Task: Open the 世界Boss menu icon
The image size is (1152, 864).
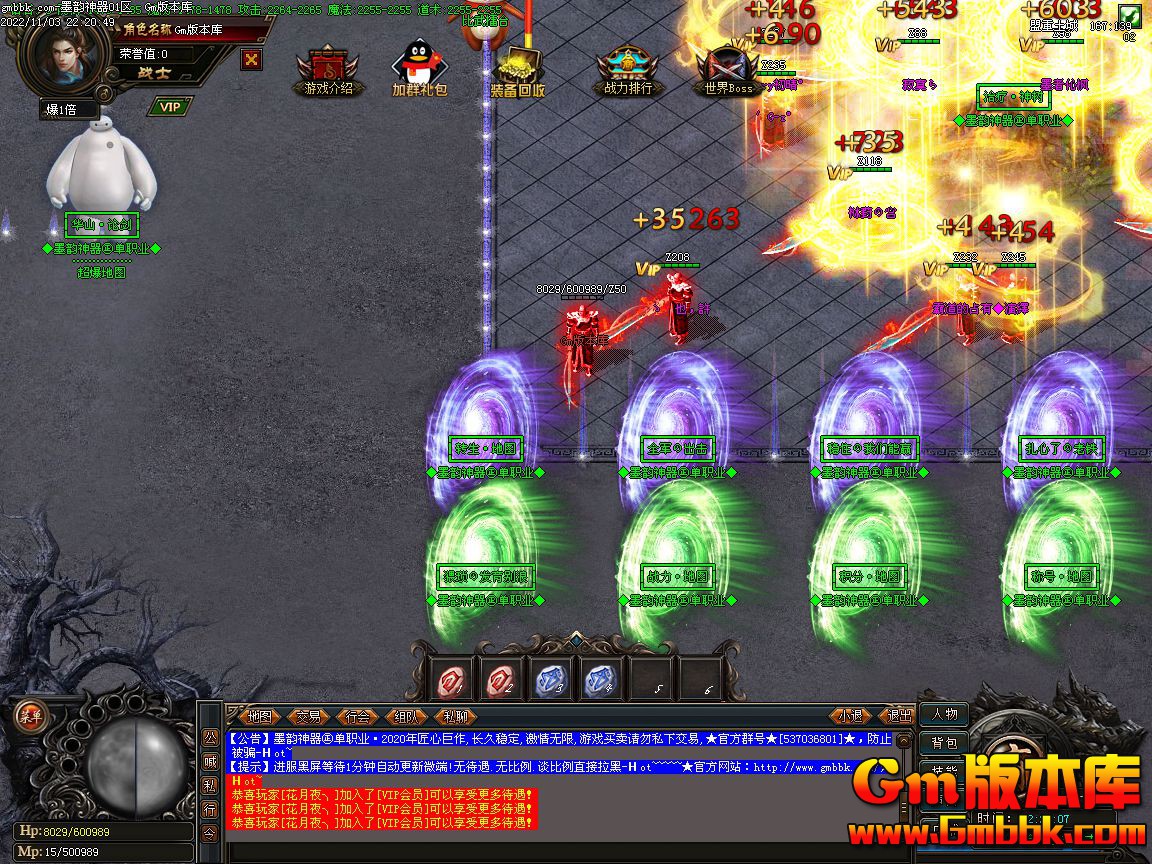Action: coord(727,70)
